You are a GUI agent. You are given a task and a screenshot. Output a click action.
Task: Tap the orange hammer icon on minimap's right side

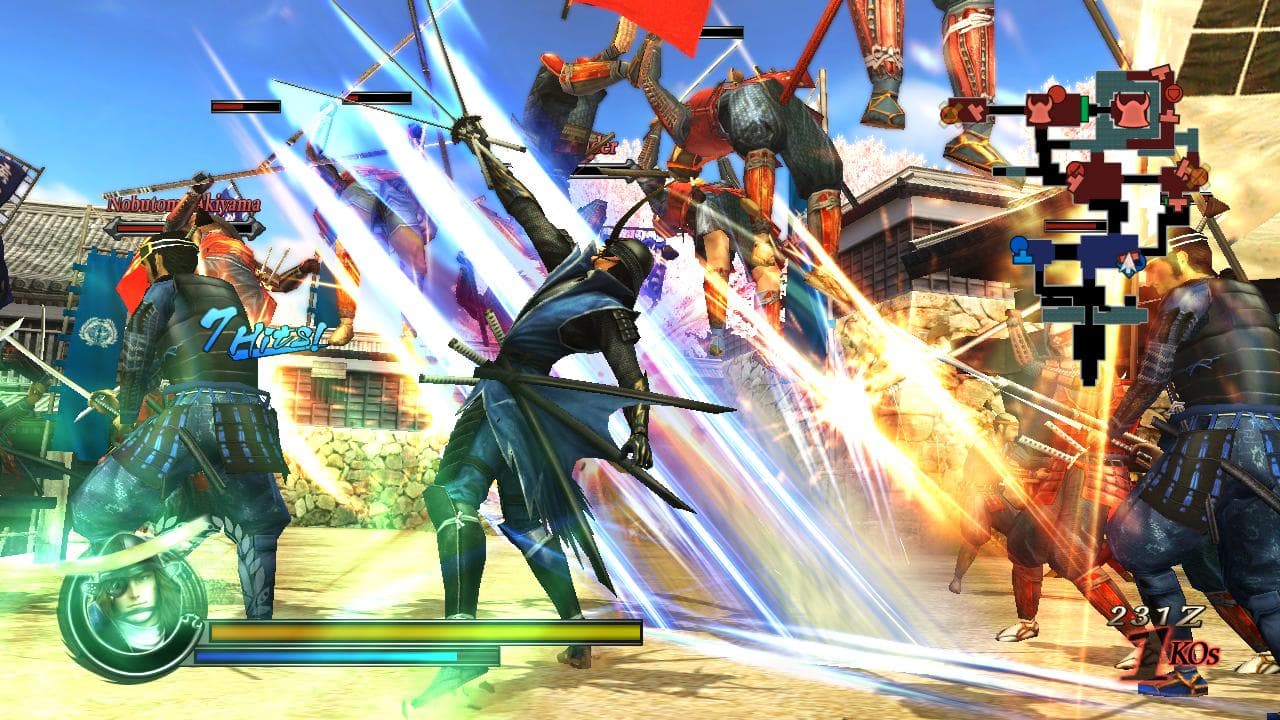click(1196, 175)
